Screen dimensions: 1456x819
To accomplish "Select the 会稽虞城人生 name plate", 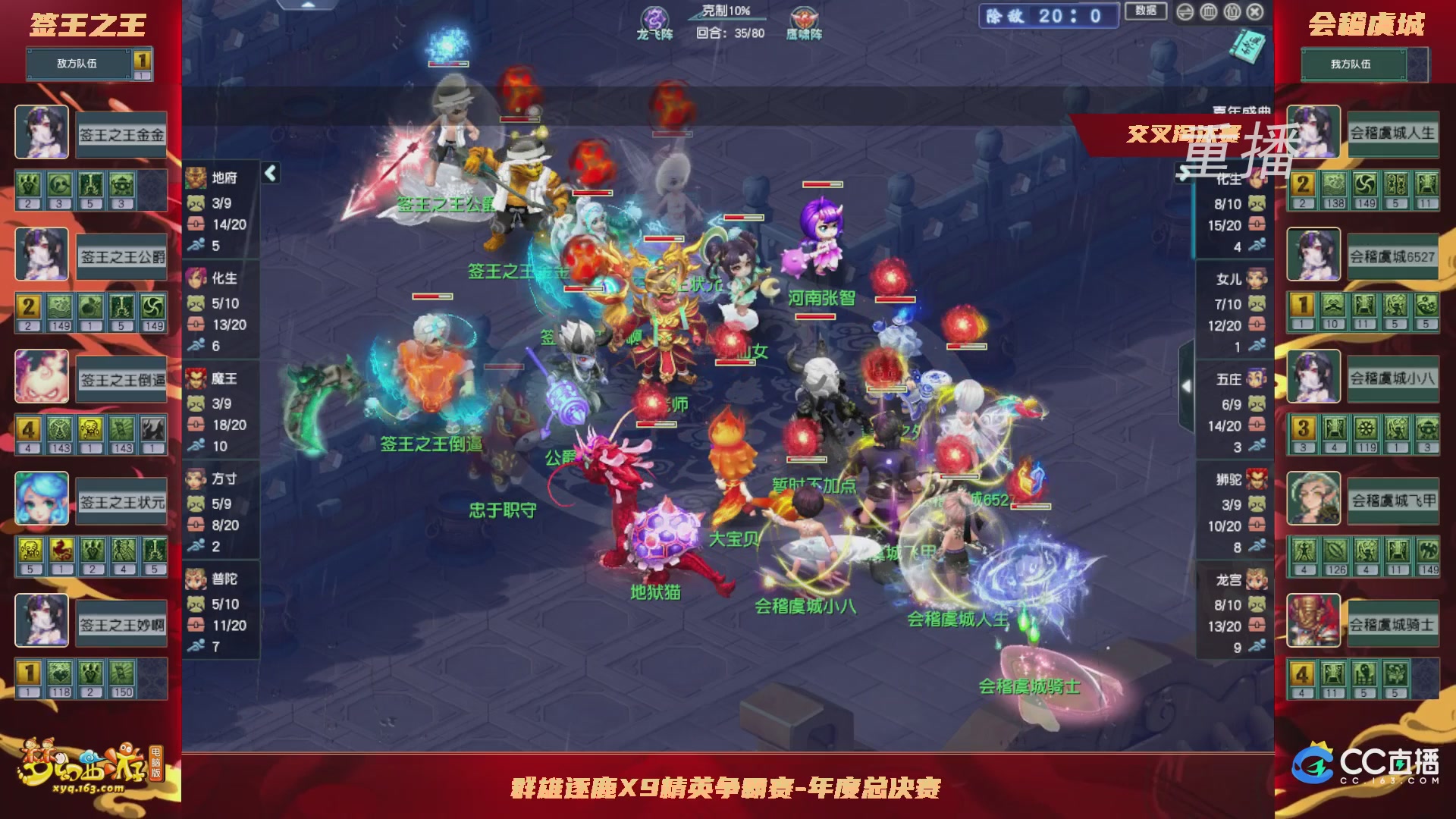I will [x=1395, y=133].
